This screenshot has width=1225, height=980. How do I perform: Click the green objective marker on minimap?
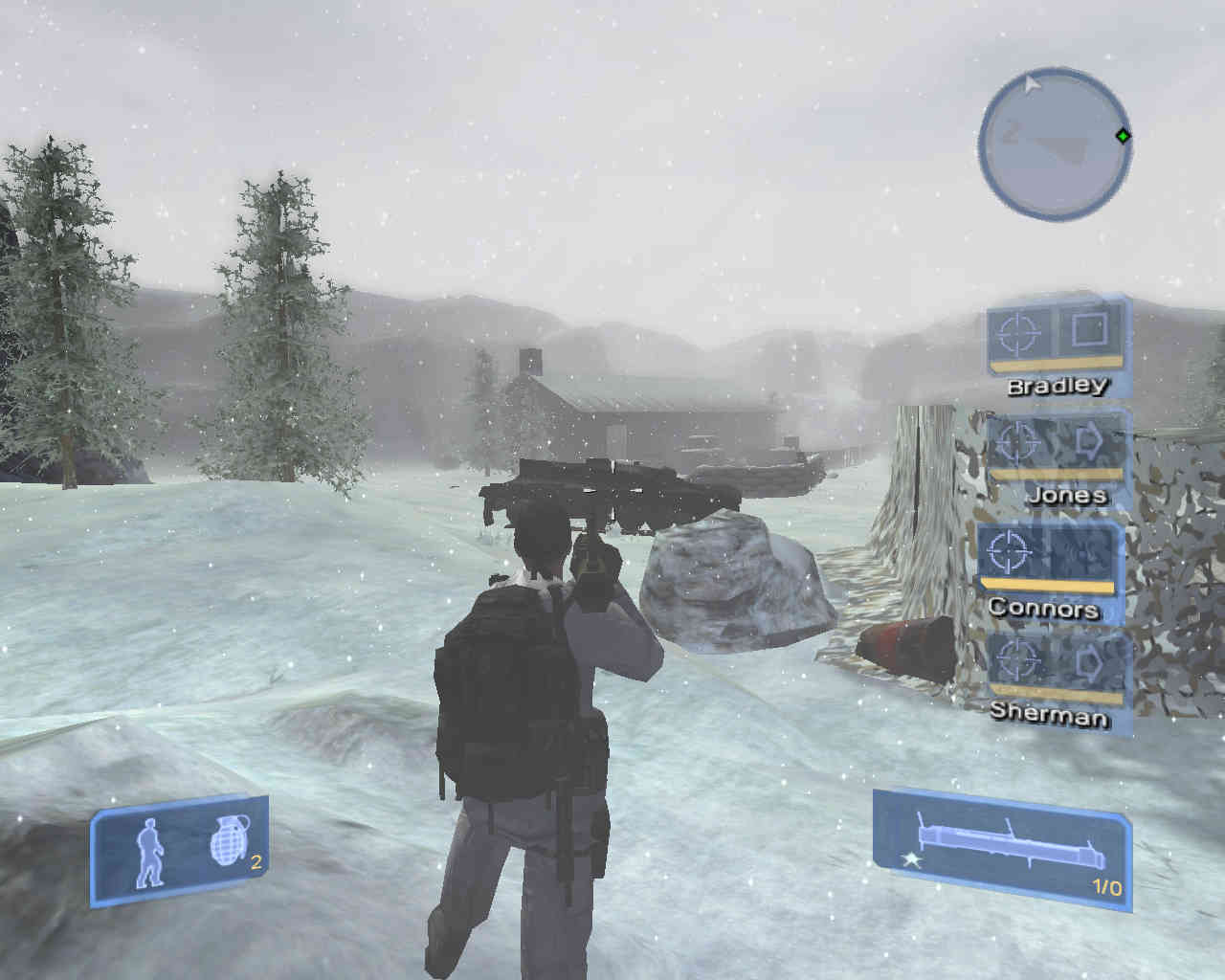point(1123,136)
